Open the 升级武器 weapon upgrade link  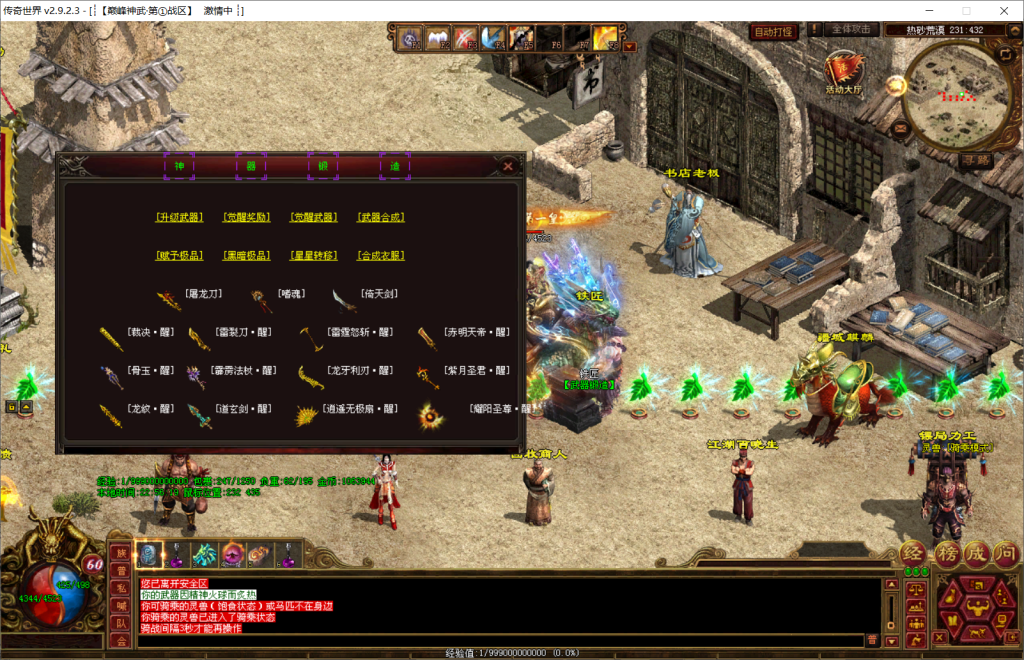click(x=179, y=217)
